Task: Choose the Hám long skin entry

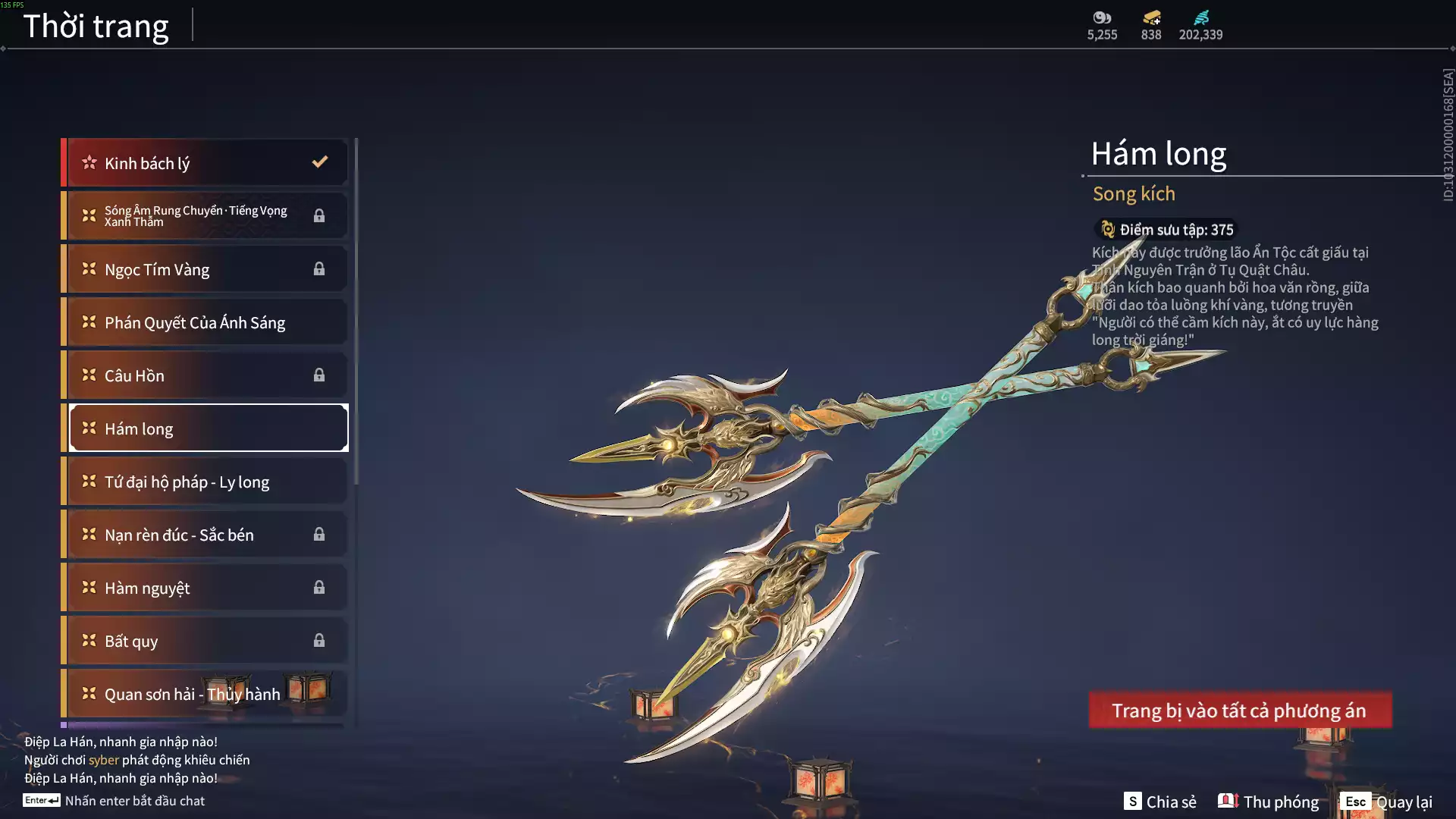Action: click(x=205, y=428)
